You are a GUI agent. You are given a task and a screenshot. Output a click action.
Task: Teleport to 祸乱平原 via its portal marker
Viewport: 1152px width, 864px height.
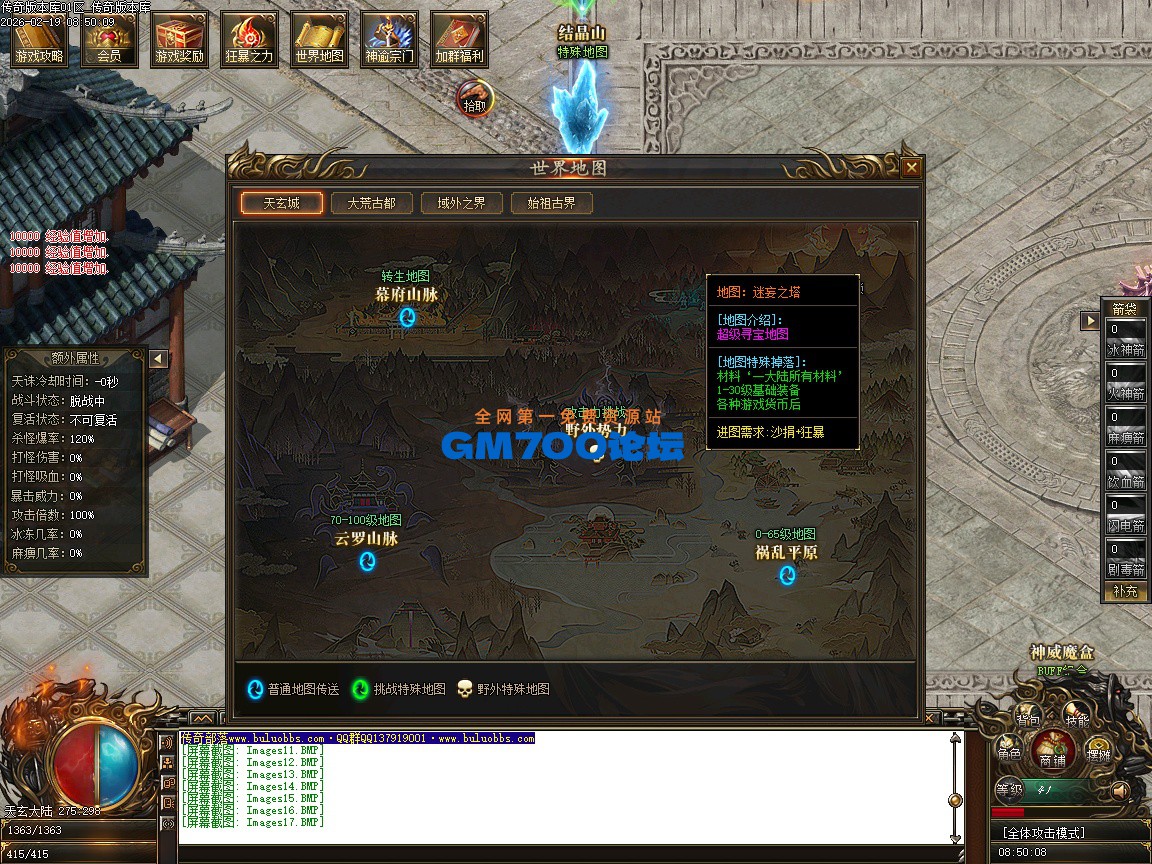787,575
